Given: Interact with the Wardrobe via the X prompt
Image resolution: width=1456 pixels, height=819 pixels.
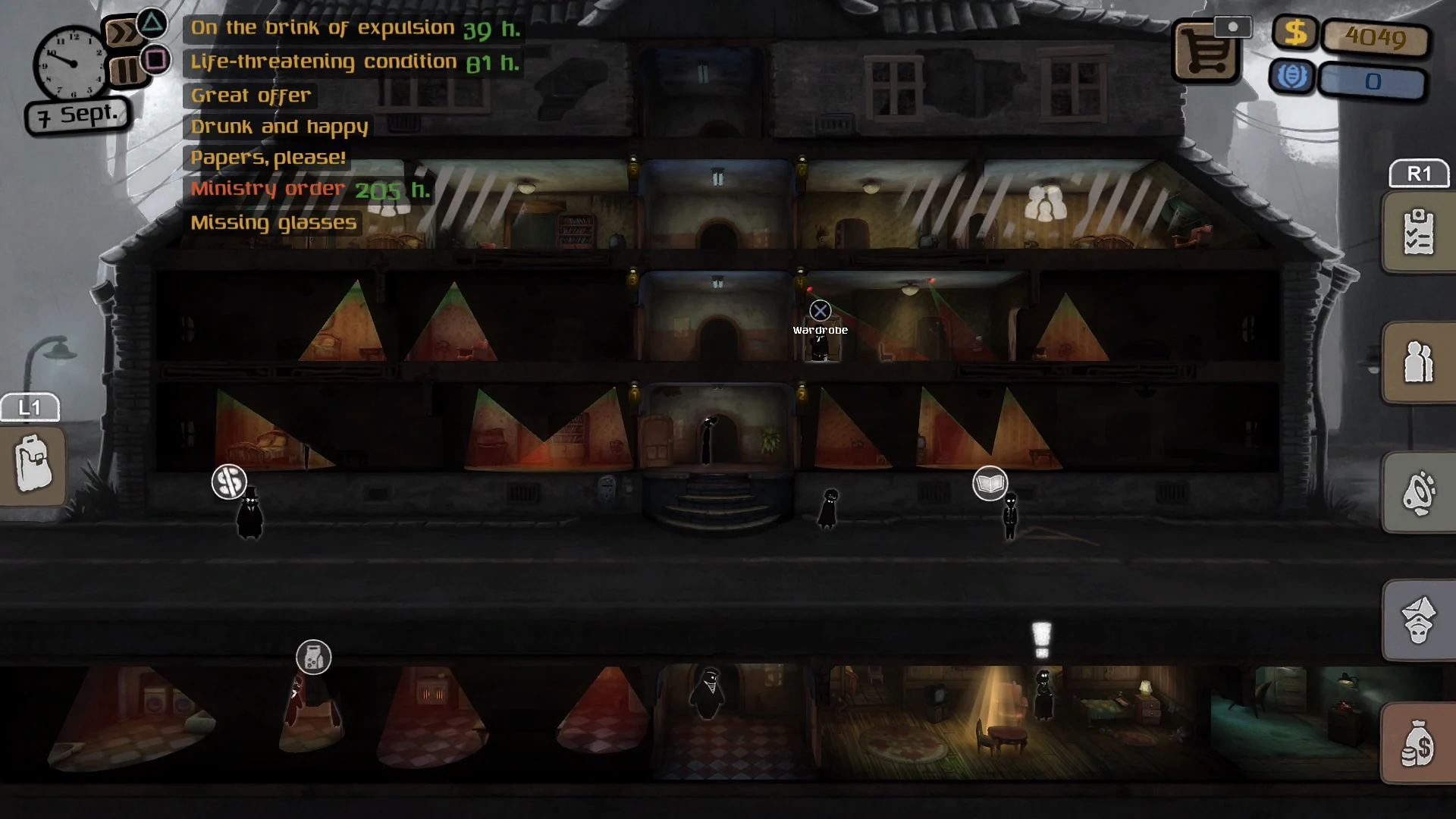Looking at the screenshot, I should [x=821, y=310].
